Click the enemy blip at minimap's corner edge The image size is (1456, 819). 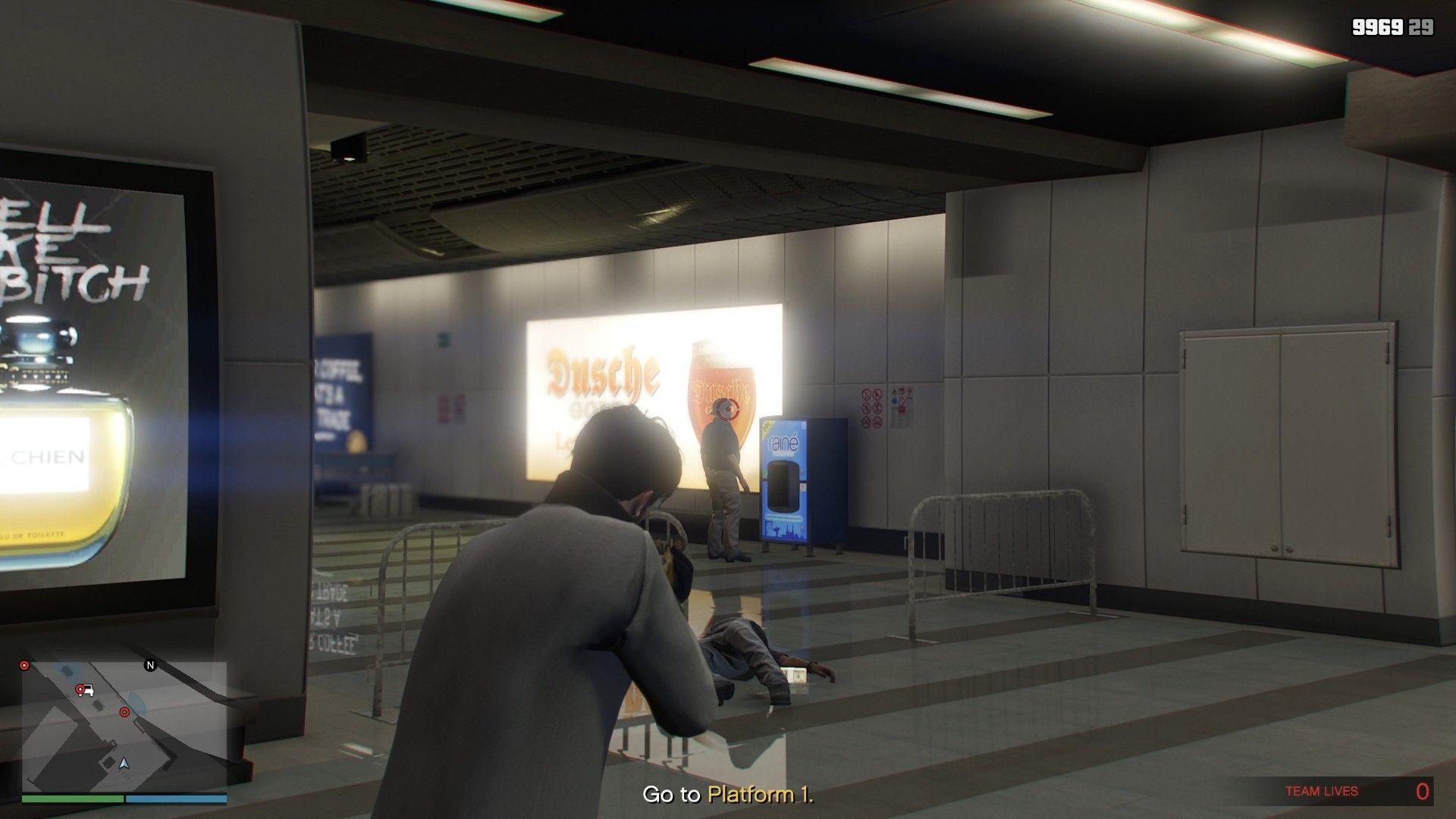24,666
